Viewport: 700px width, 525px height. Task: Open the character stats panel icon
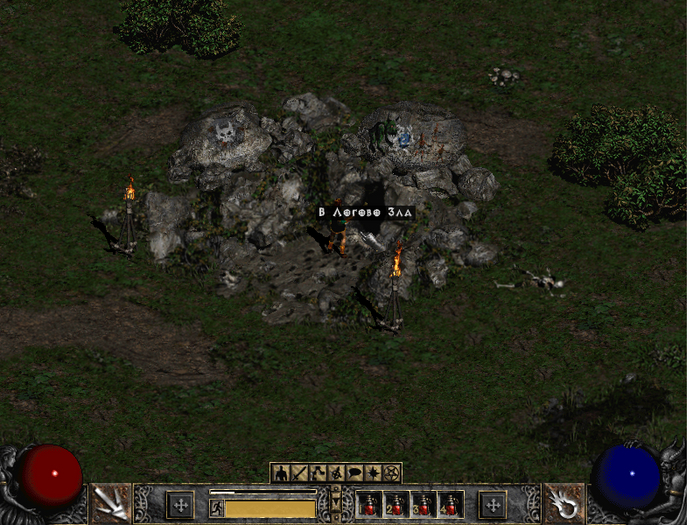281,473
